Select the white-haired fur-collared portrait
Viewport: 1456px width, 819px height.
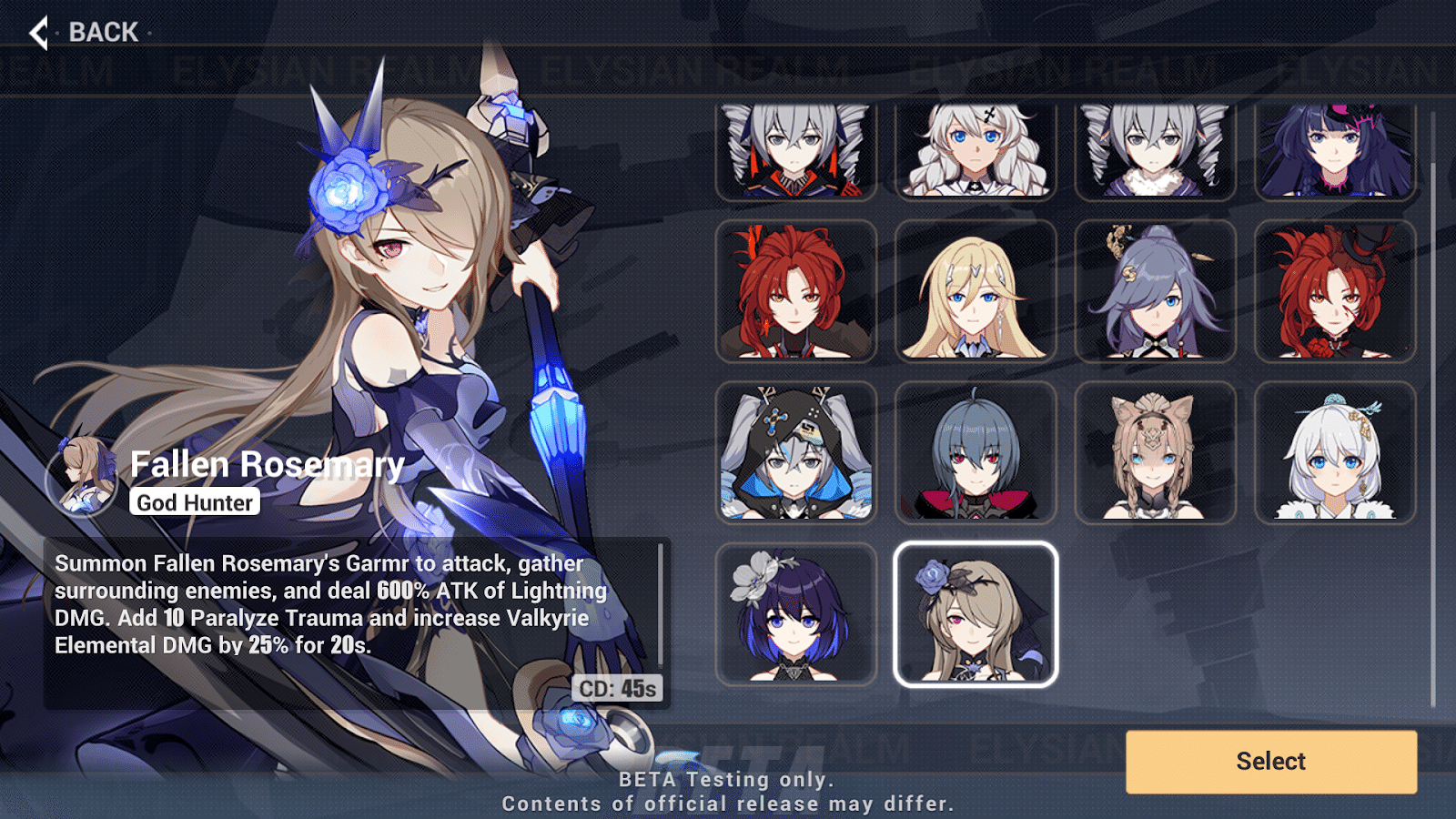pos(1334,452)
